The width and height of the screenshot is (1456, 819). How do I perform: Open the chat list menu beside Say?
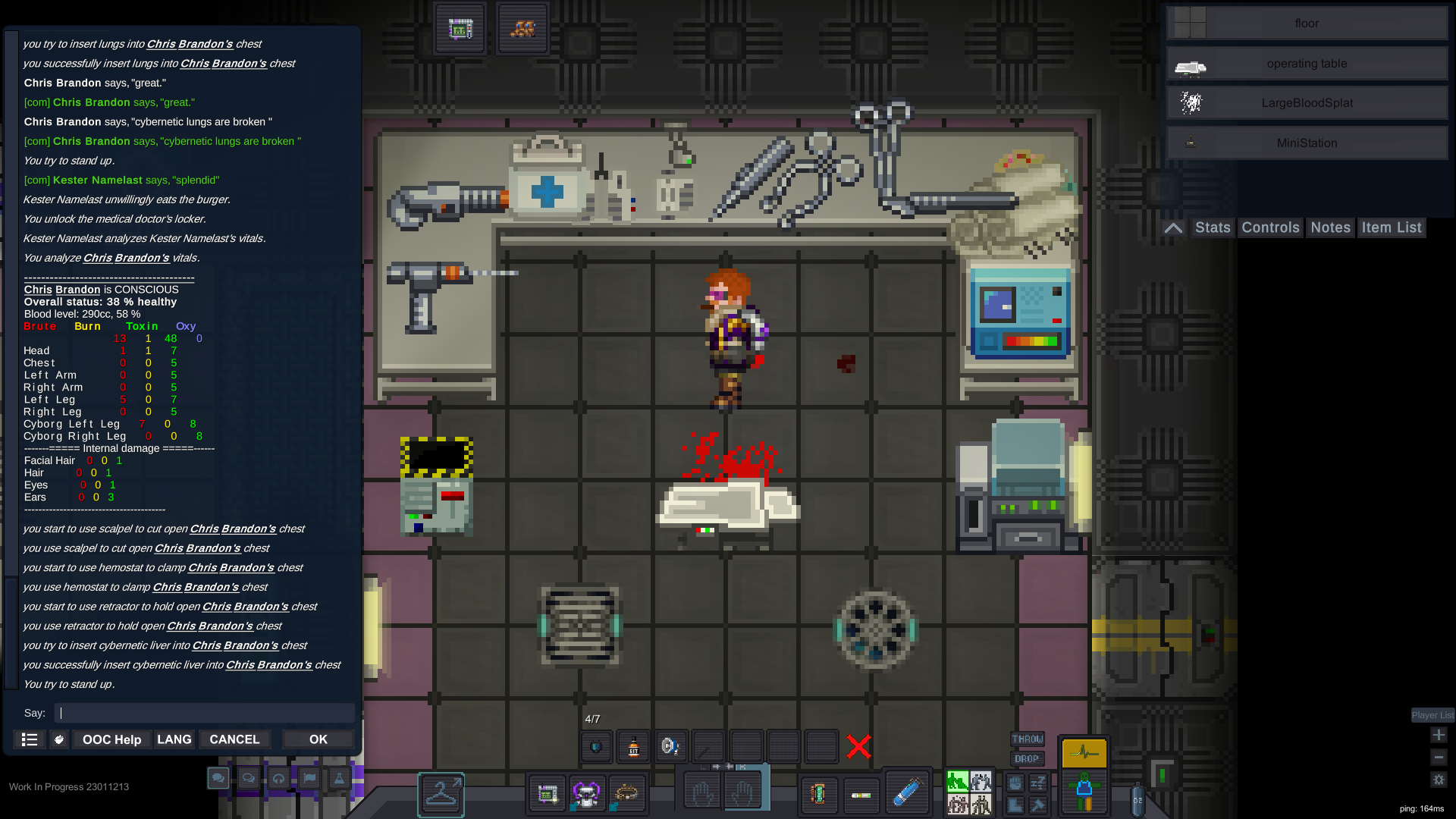[x=29, y=739]
